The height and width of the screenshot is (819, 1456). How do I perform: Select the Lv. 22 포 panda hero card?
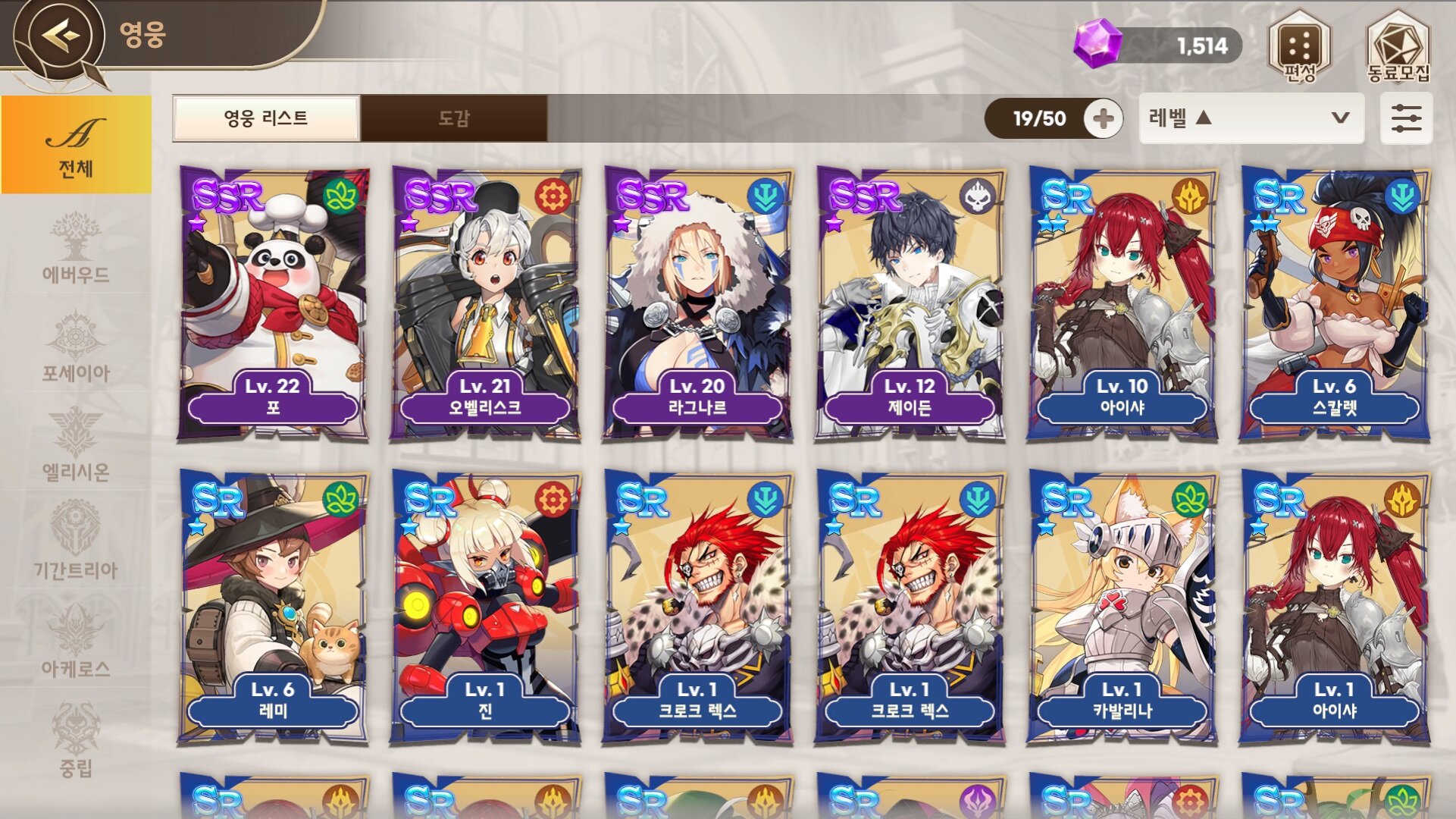[273, 303]
